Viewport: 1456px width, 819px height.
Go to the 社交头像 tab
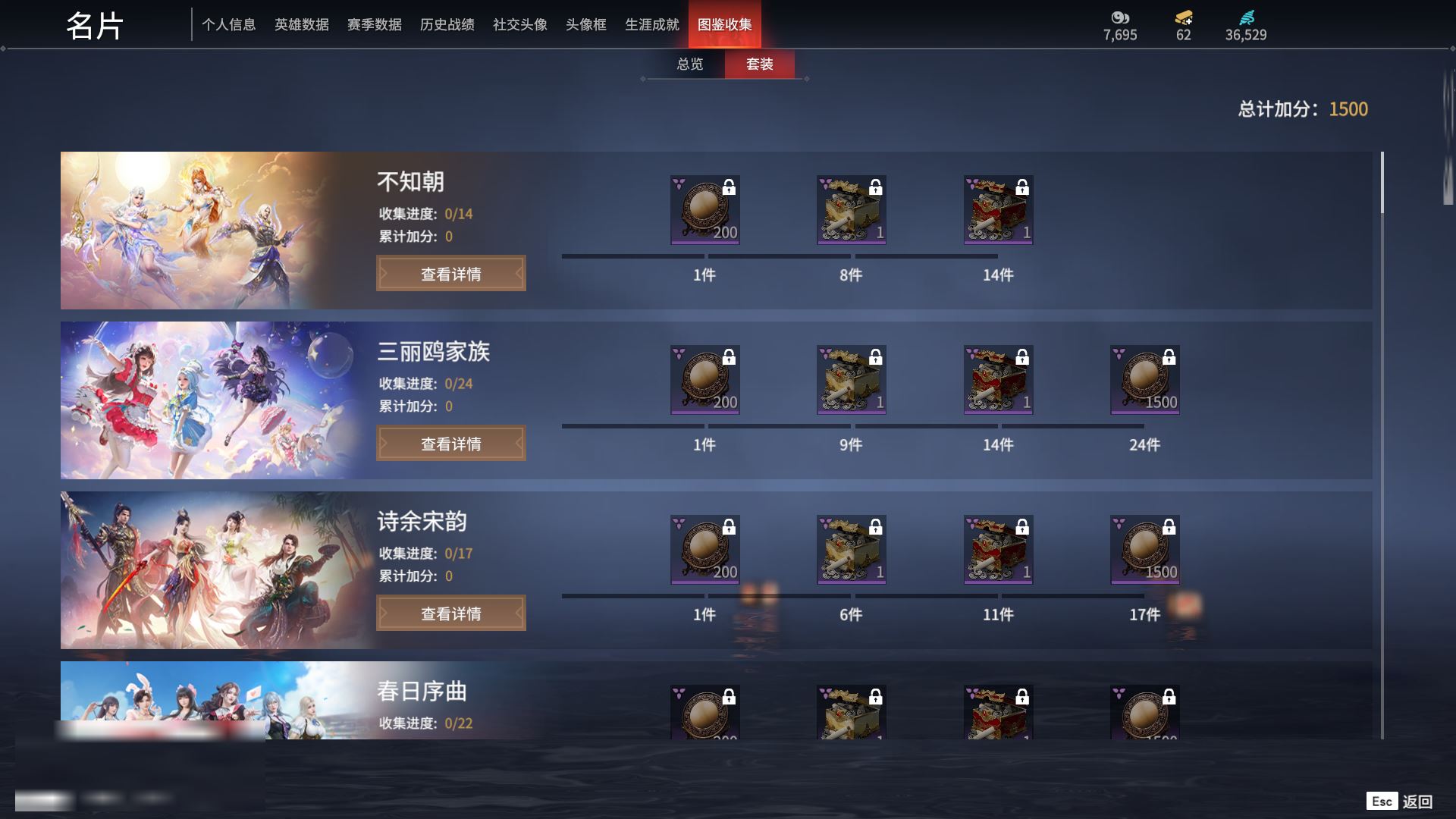tap(519, 25)
